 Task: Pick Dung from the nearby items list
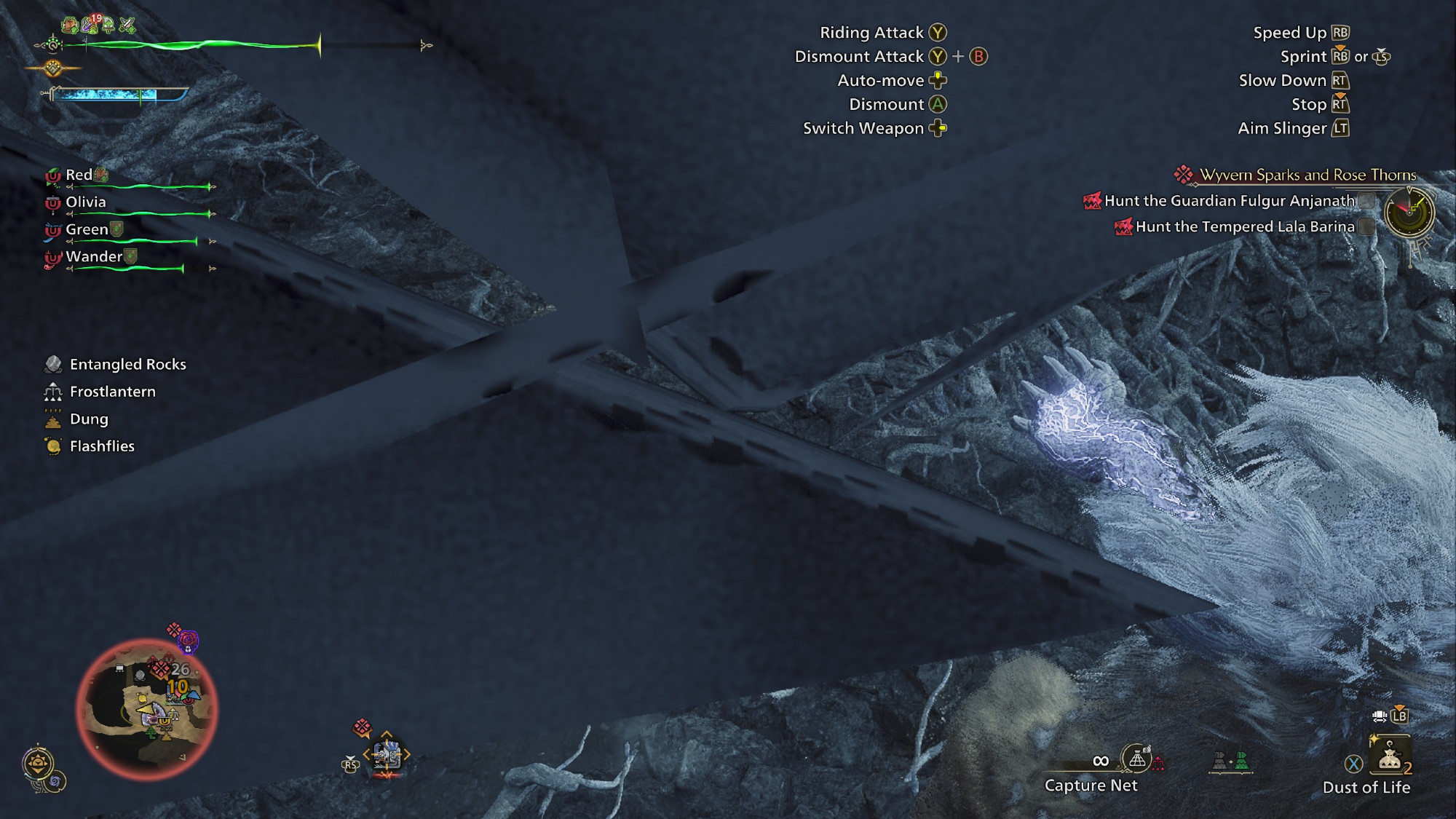[89, 419]
